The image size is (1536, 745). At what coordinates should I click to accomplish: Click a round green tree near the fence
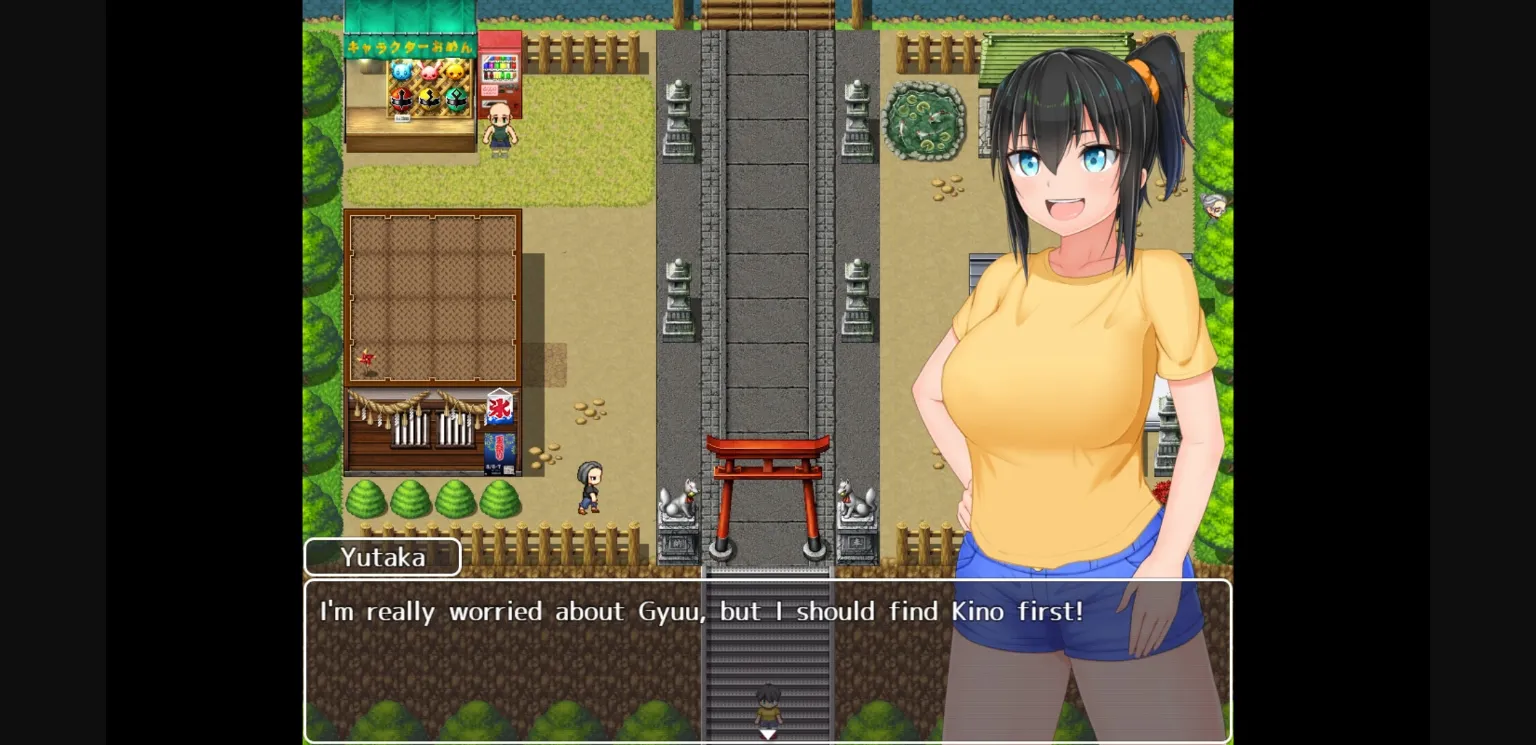coord(367,497)
